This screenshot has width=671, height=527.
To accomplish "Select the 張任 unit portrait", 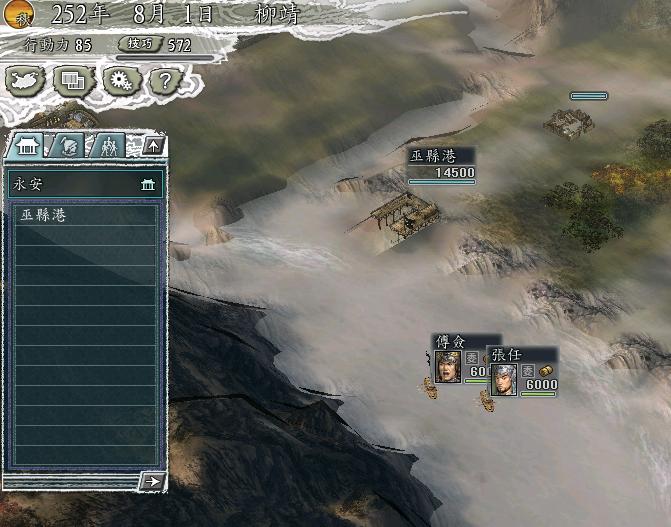I will point(504,379).
